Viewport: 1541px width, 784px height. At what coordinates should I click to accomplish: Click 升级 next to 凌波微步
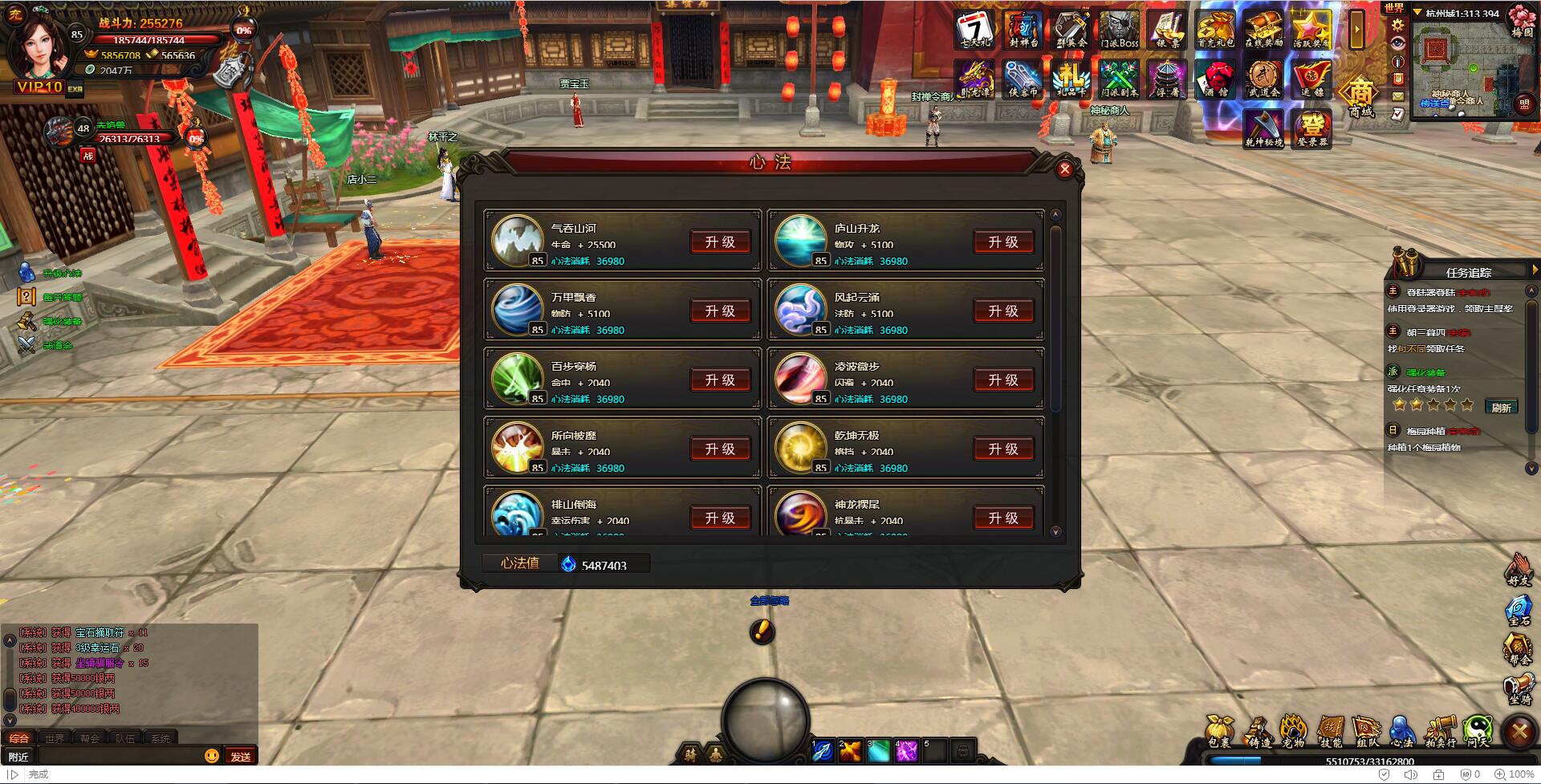point(1002,380)
